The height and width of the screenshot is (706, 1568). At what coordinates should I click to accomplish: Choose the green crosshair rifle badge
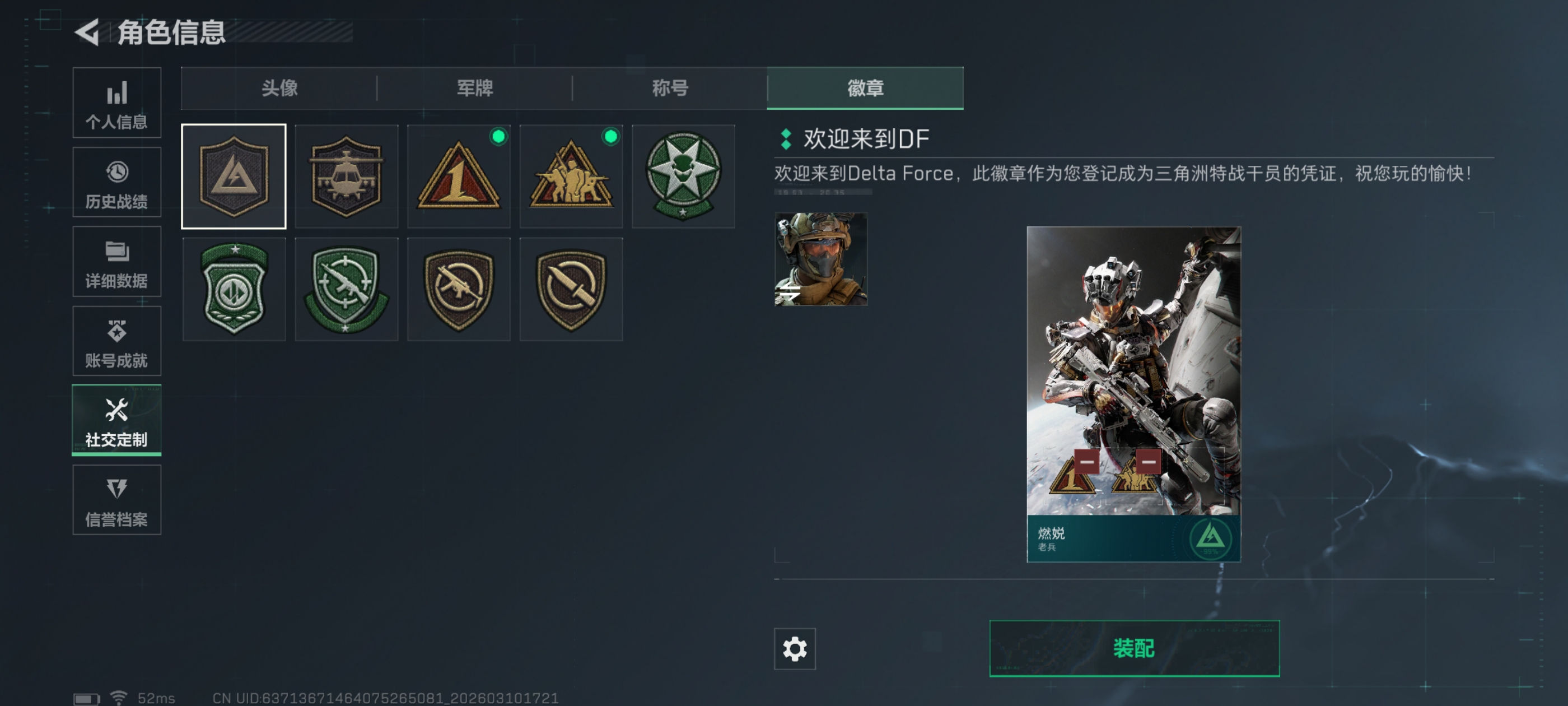coord(346,289)
